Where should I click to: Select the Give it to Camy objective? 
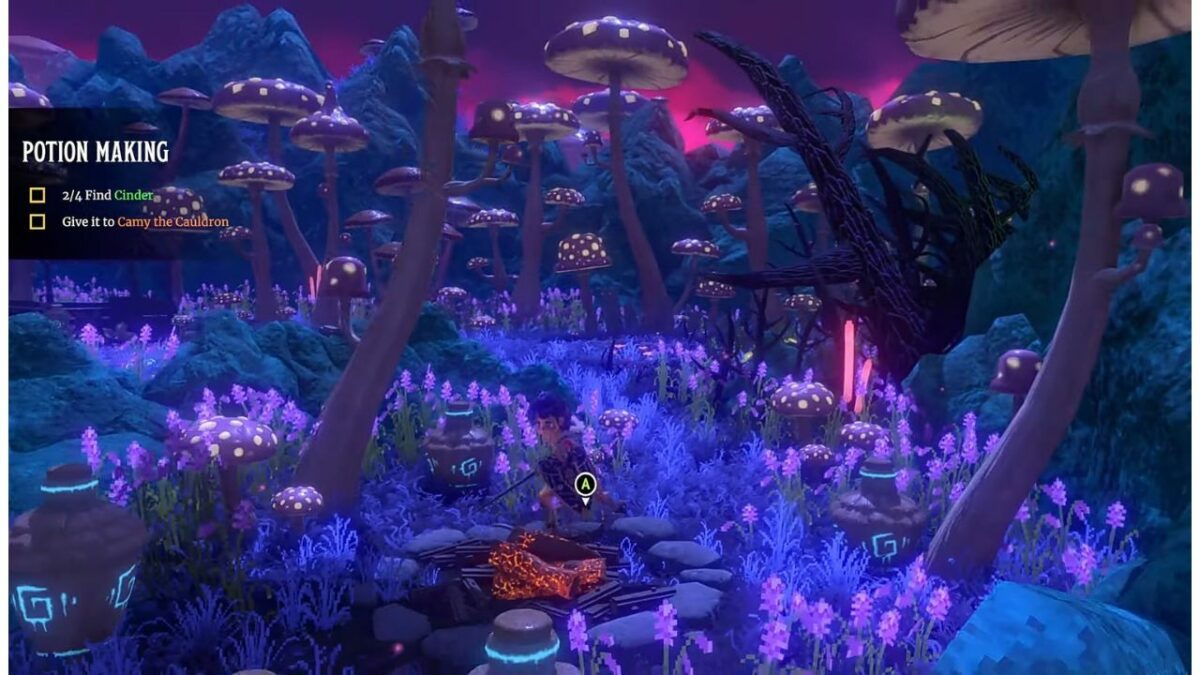click(x=145, y=222)
